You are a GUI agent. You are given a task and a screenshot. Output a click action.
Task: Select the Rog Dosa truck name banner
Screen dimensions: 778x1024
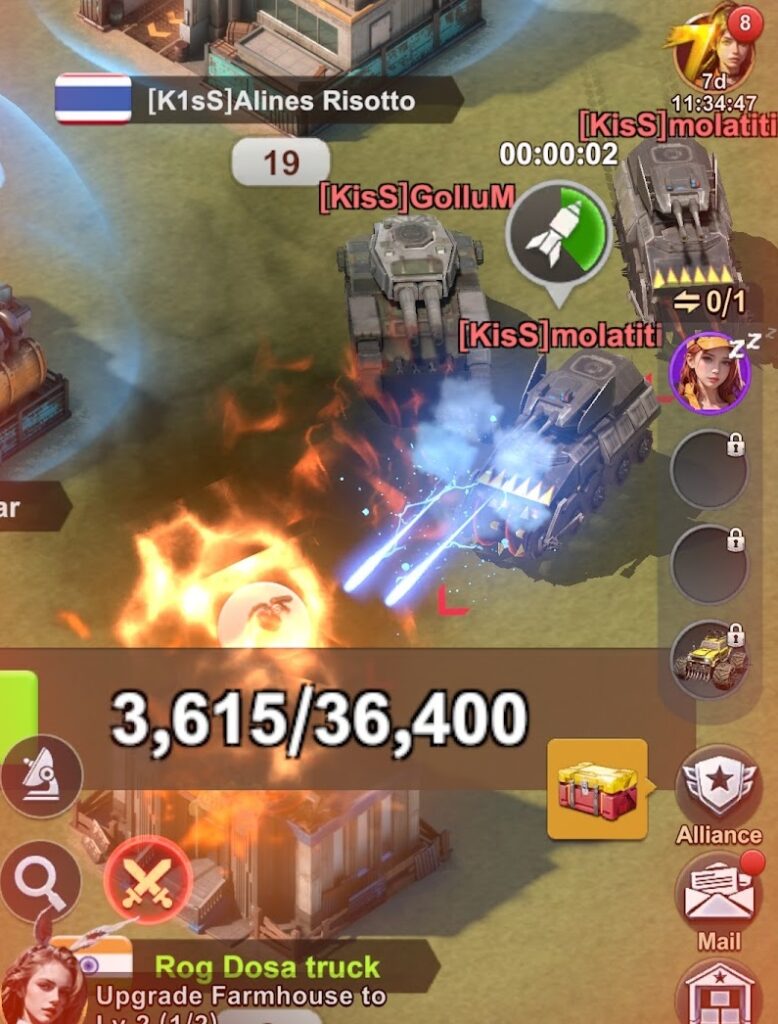(266, 967)
